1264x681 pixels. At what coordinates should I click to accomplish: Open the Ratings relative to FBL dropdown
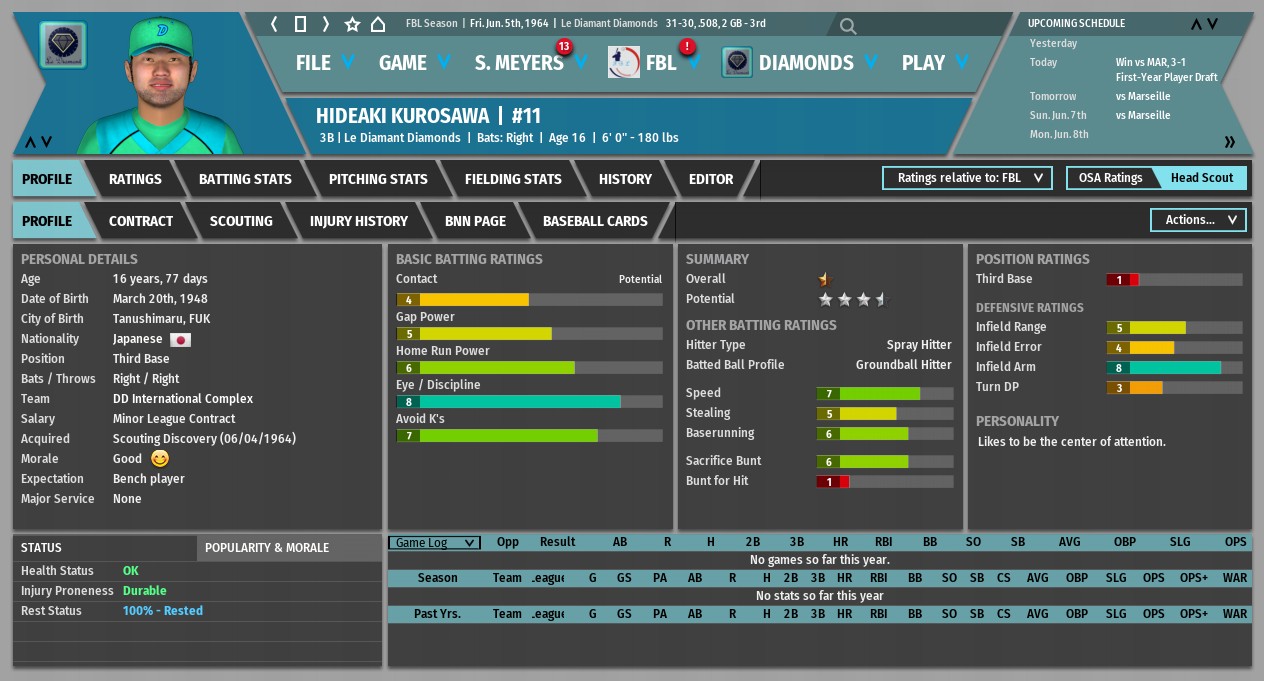pyautogui.click(x=967, y=178)
